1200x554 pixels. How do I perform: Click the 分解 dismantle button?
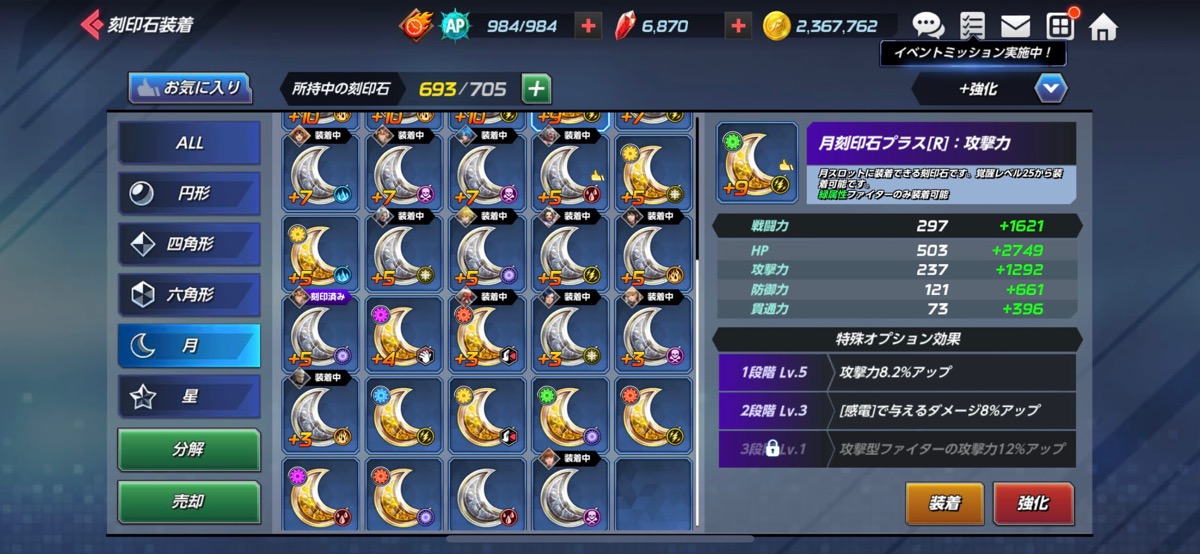(189, 450)
